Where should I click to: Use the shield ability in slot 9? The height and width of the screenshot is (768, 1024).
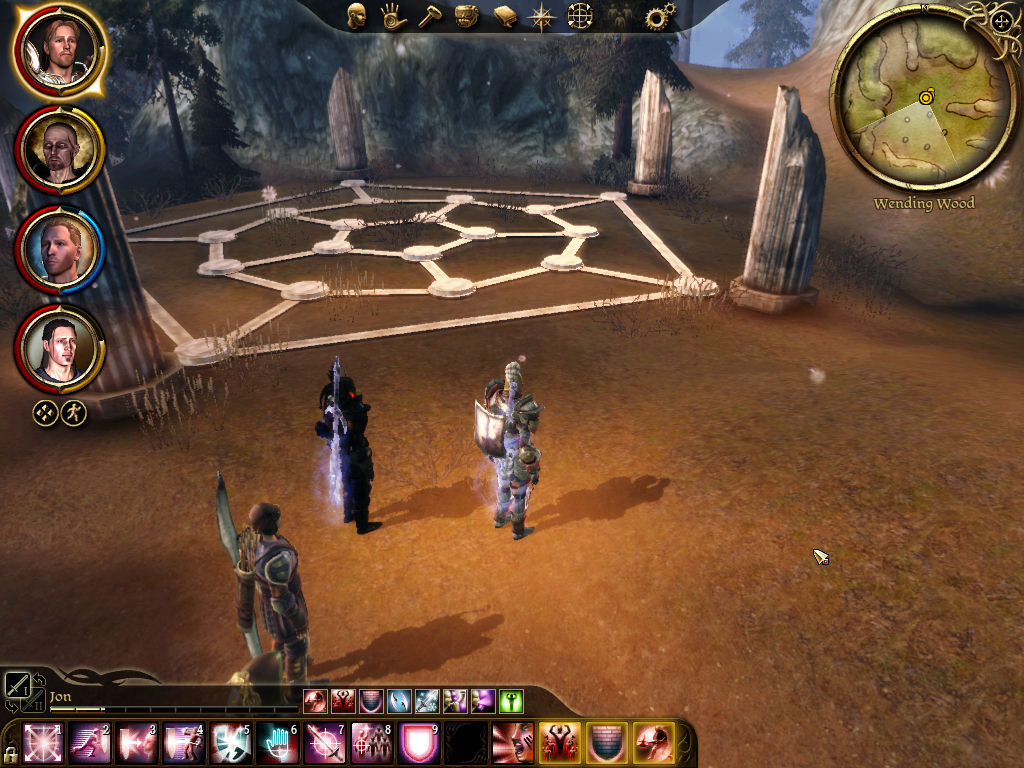click(419, 743)
